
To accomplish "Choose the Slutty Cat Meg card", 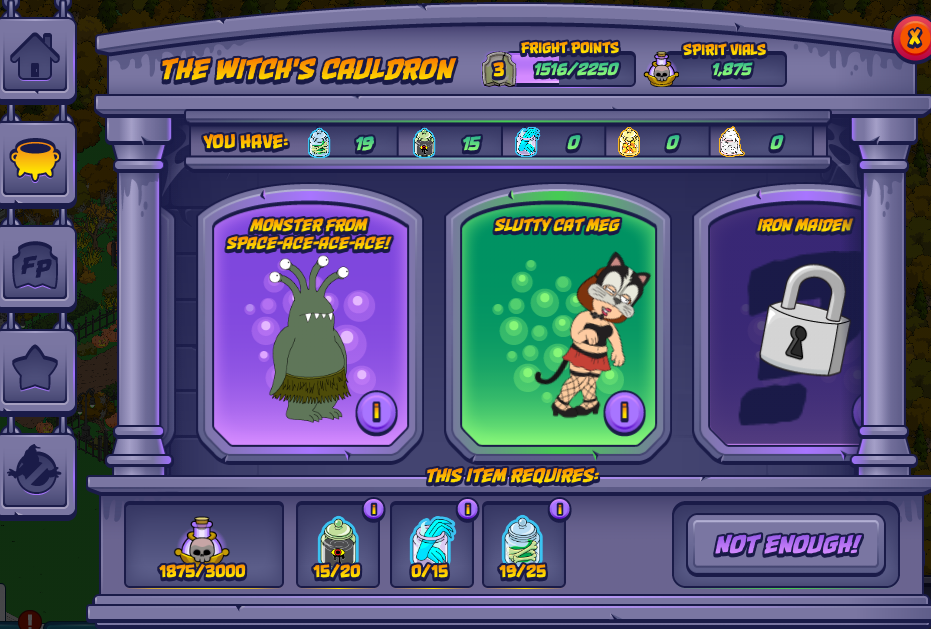I will [557, 320].
